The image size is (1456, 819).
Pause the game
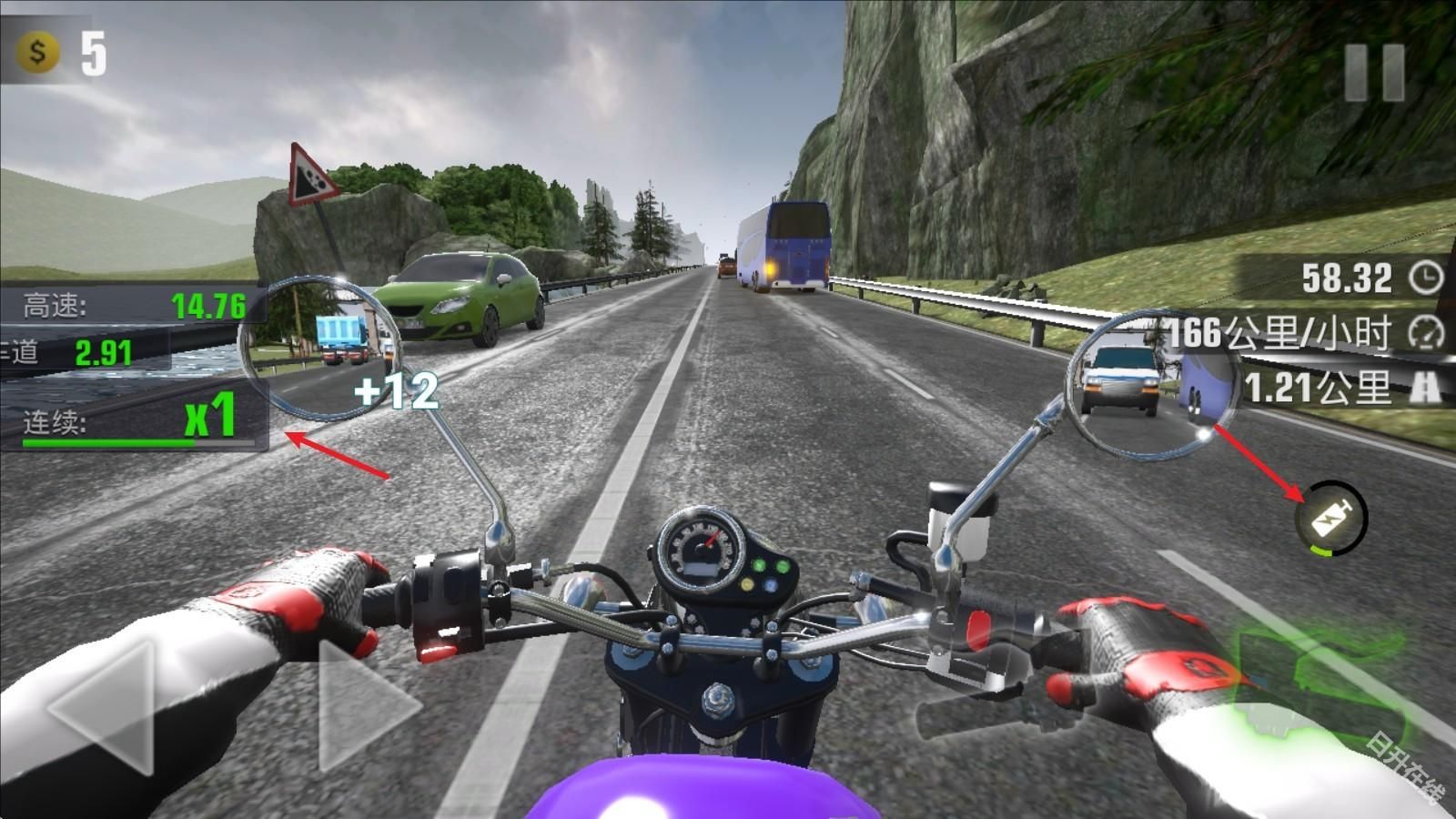[1375, 72]
